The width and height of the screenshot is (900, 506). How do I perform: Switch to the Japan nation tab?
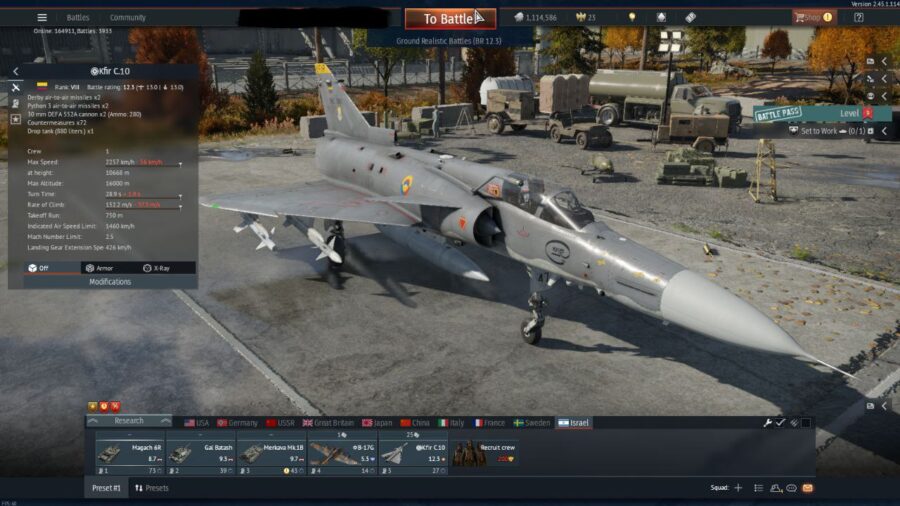379,423
